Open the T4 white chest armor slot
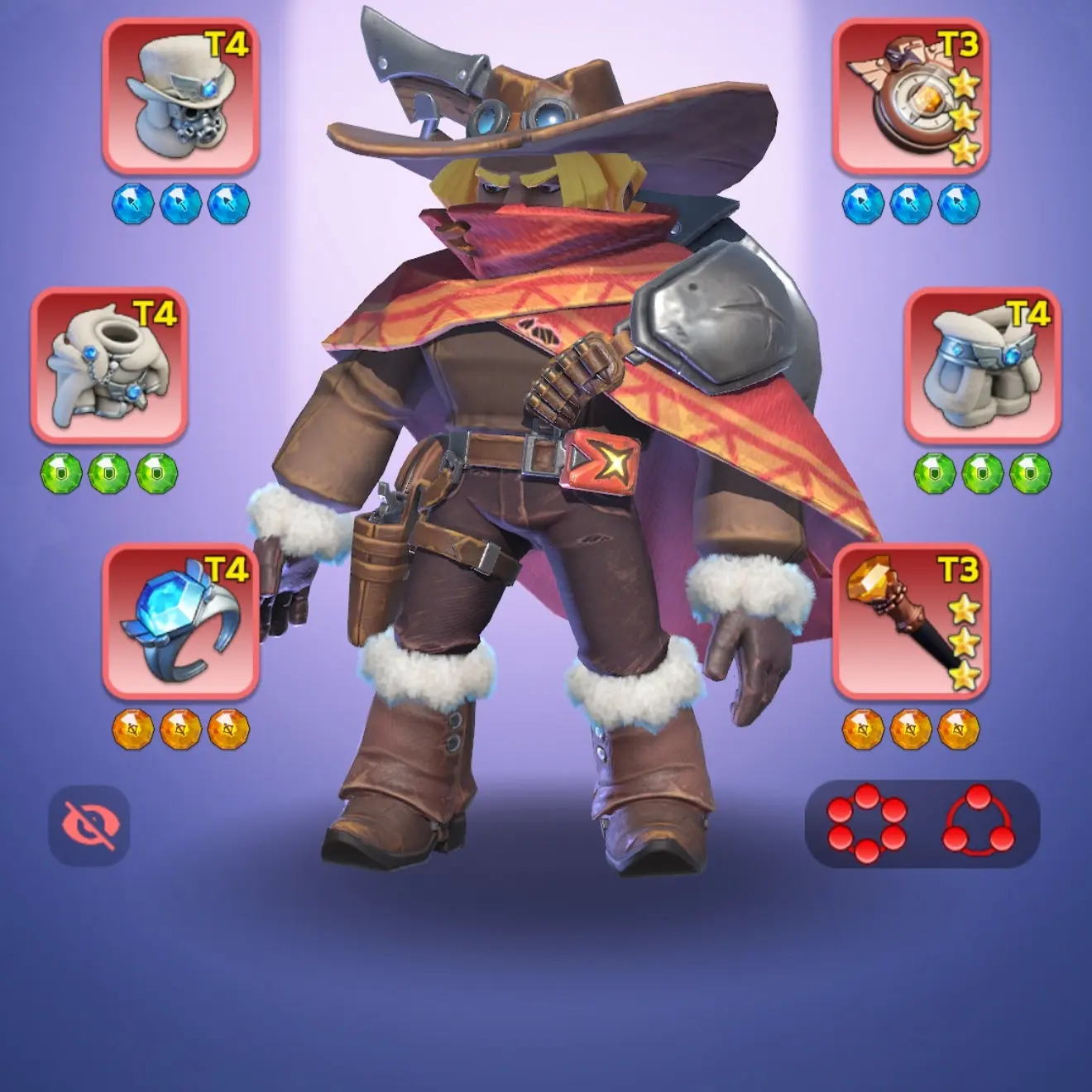 (x=109, y=365)
